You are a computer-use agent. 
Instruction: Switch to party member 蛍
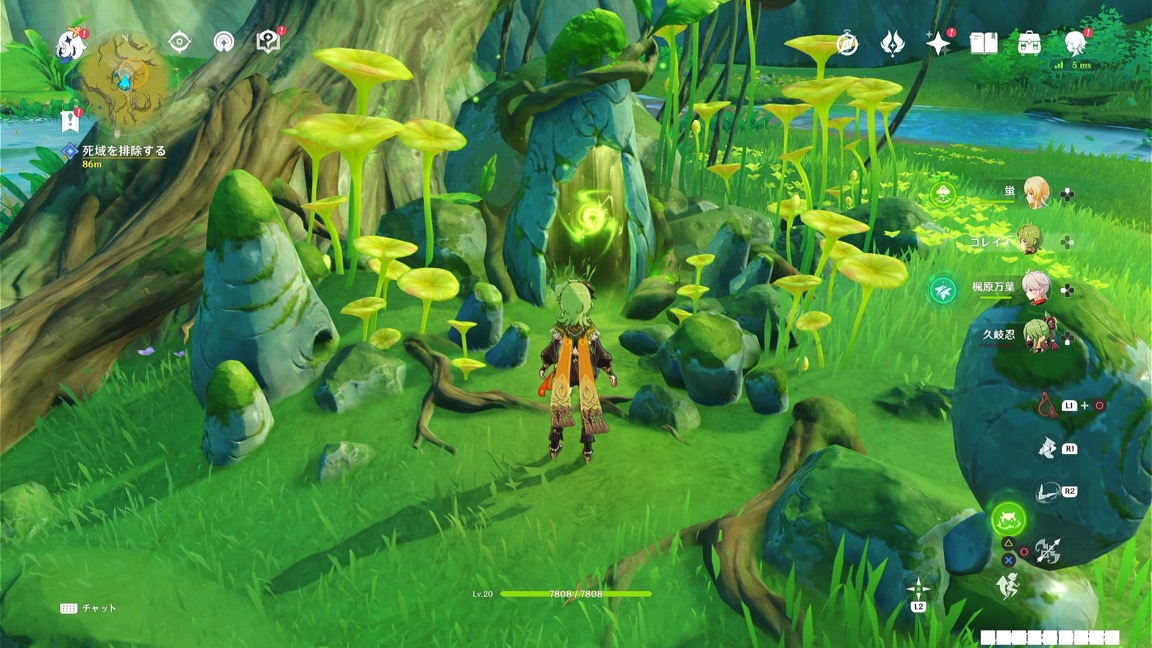click(x=1037, y=192)
